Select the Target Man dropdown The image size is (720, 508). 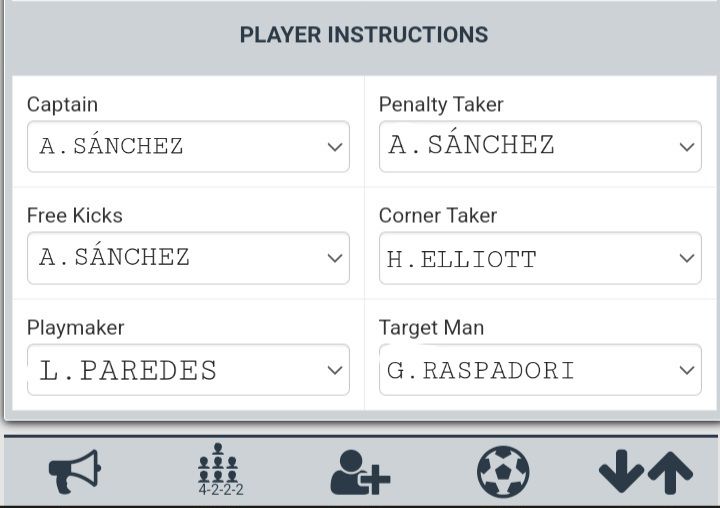click(x=540, y=370)
